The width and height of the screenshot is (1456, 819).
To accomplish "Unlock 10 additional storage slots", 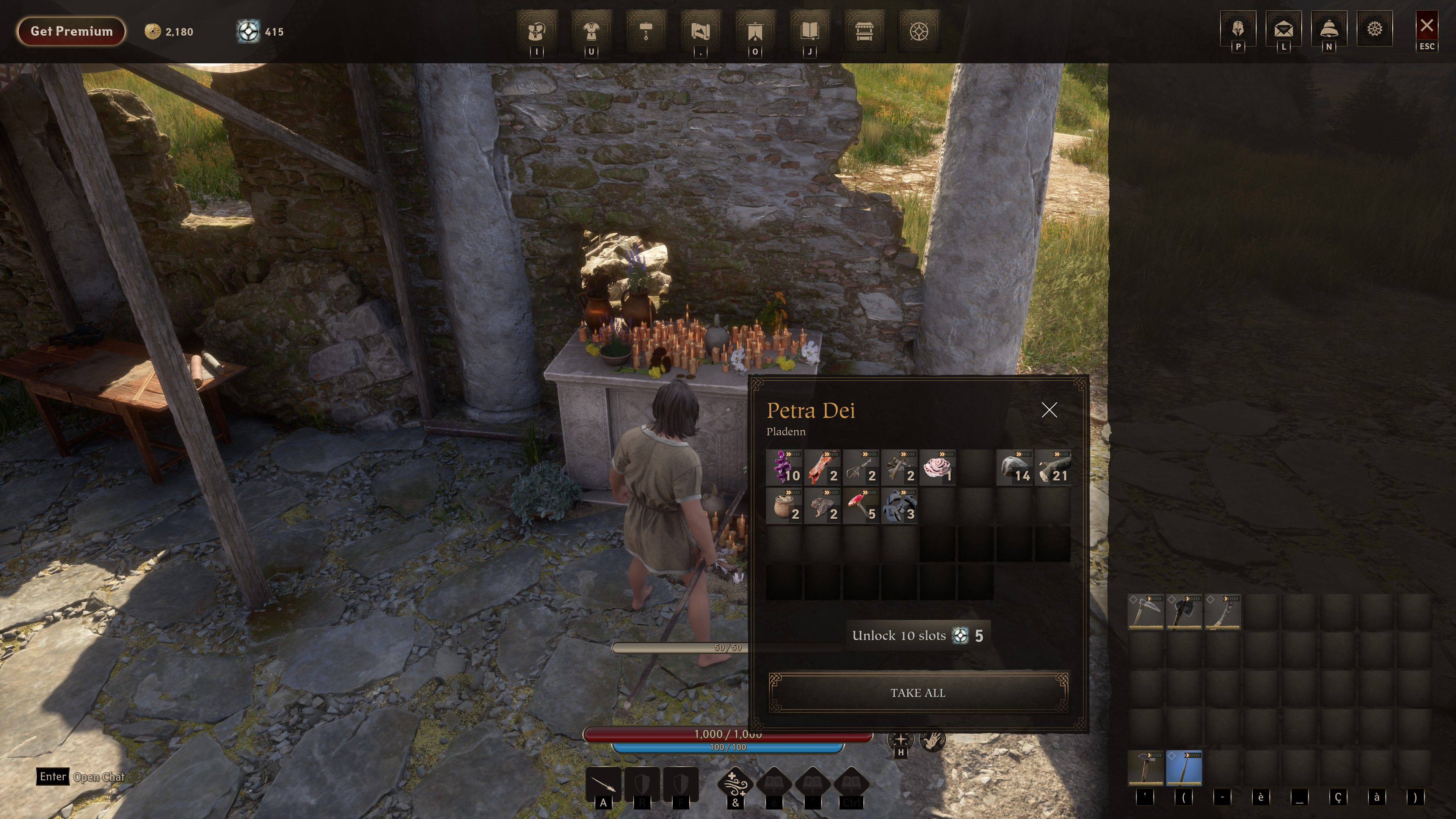I will [x=918, y=635].
